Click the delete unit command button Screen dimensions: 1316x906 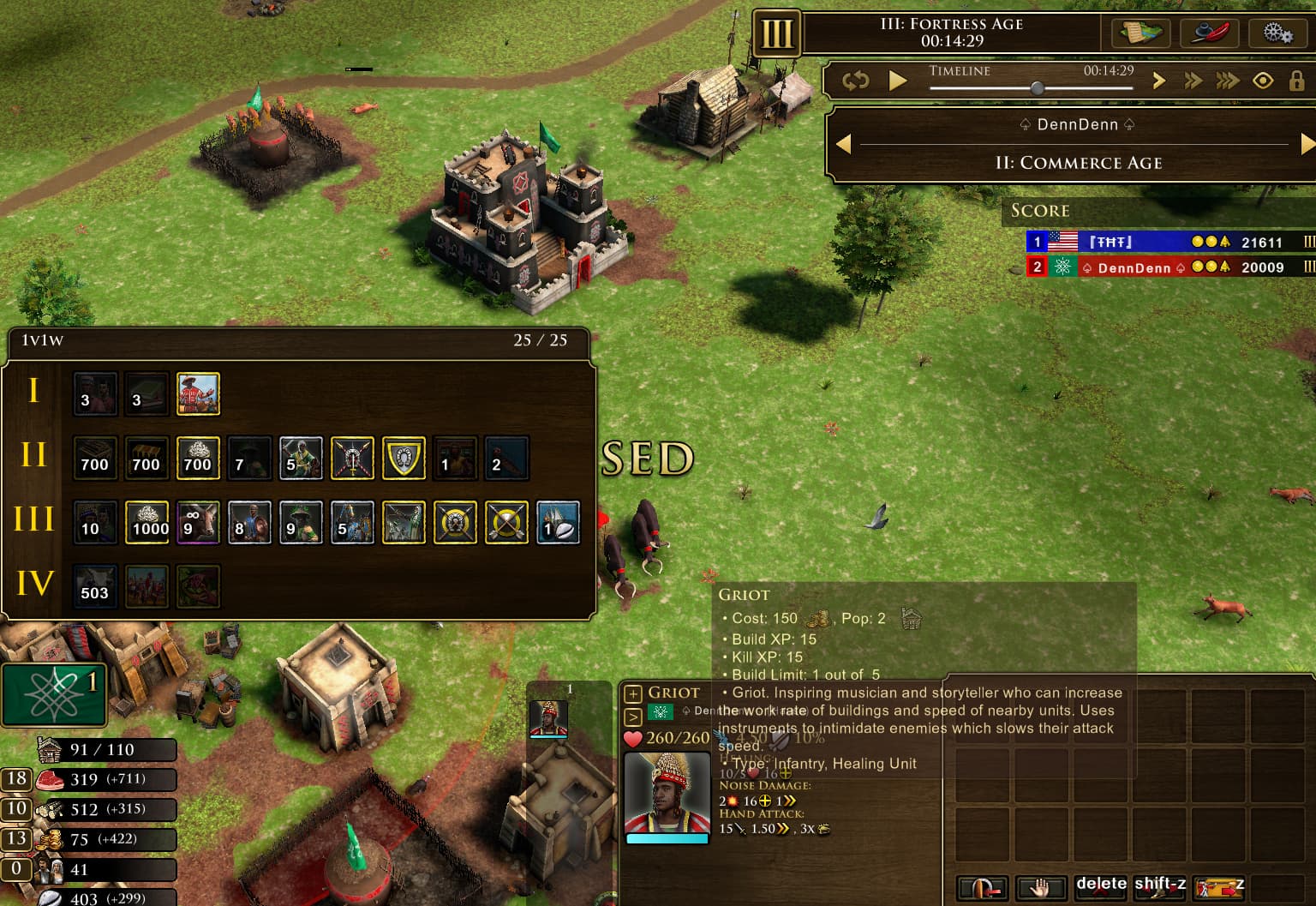(x=1101, y=886)
